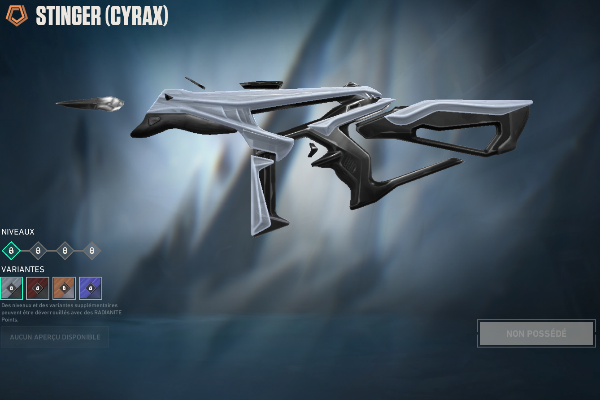Image resolution: width=600 pixels, height=400 pixels.
Task: Click the NON POSSÉDÉ button
Action: tap(536, 333)
